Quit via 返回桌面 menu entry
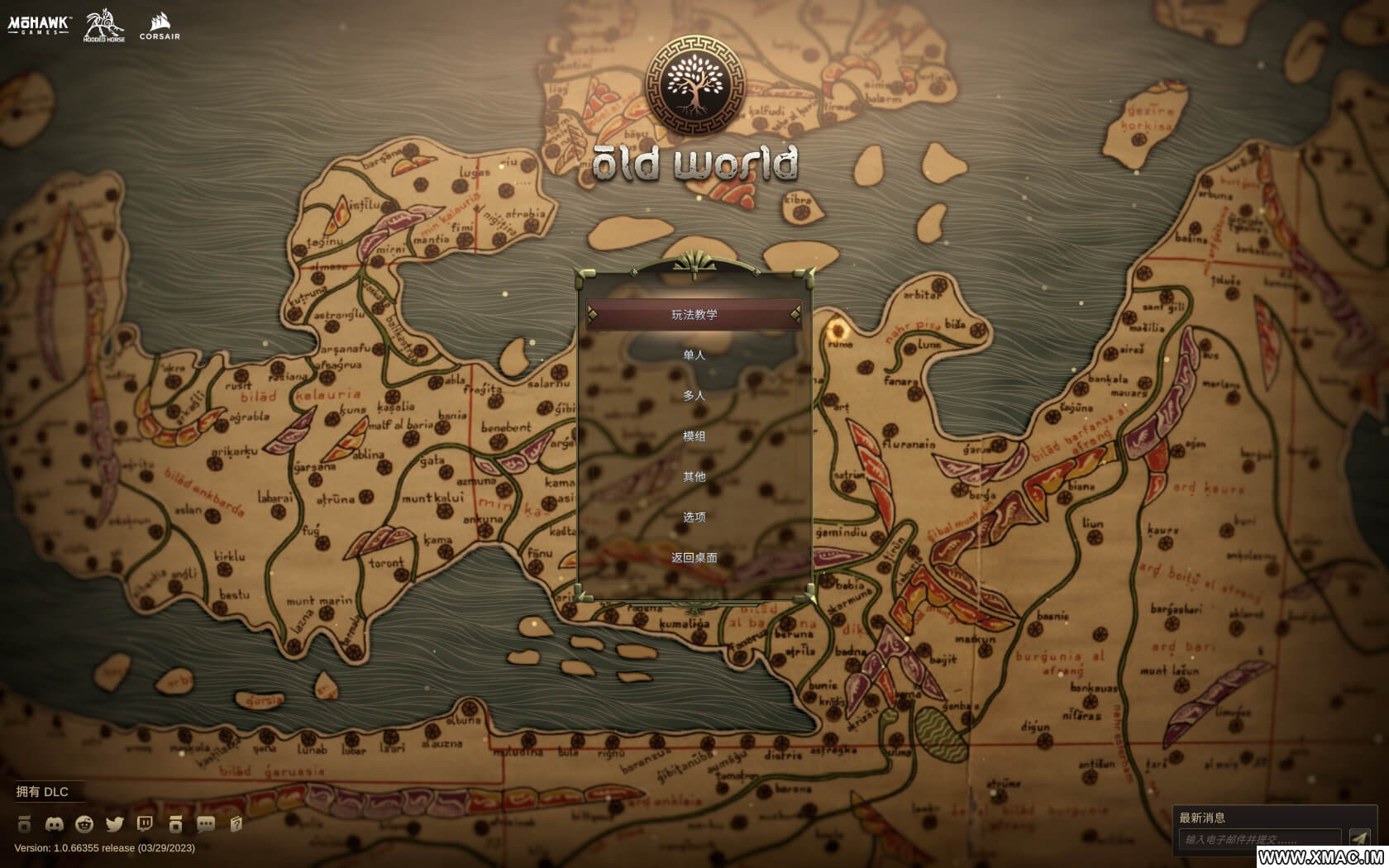This screenshot has width=1389, height=868. pos(694,558)
